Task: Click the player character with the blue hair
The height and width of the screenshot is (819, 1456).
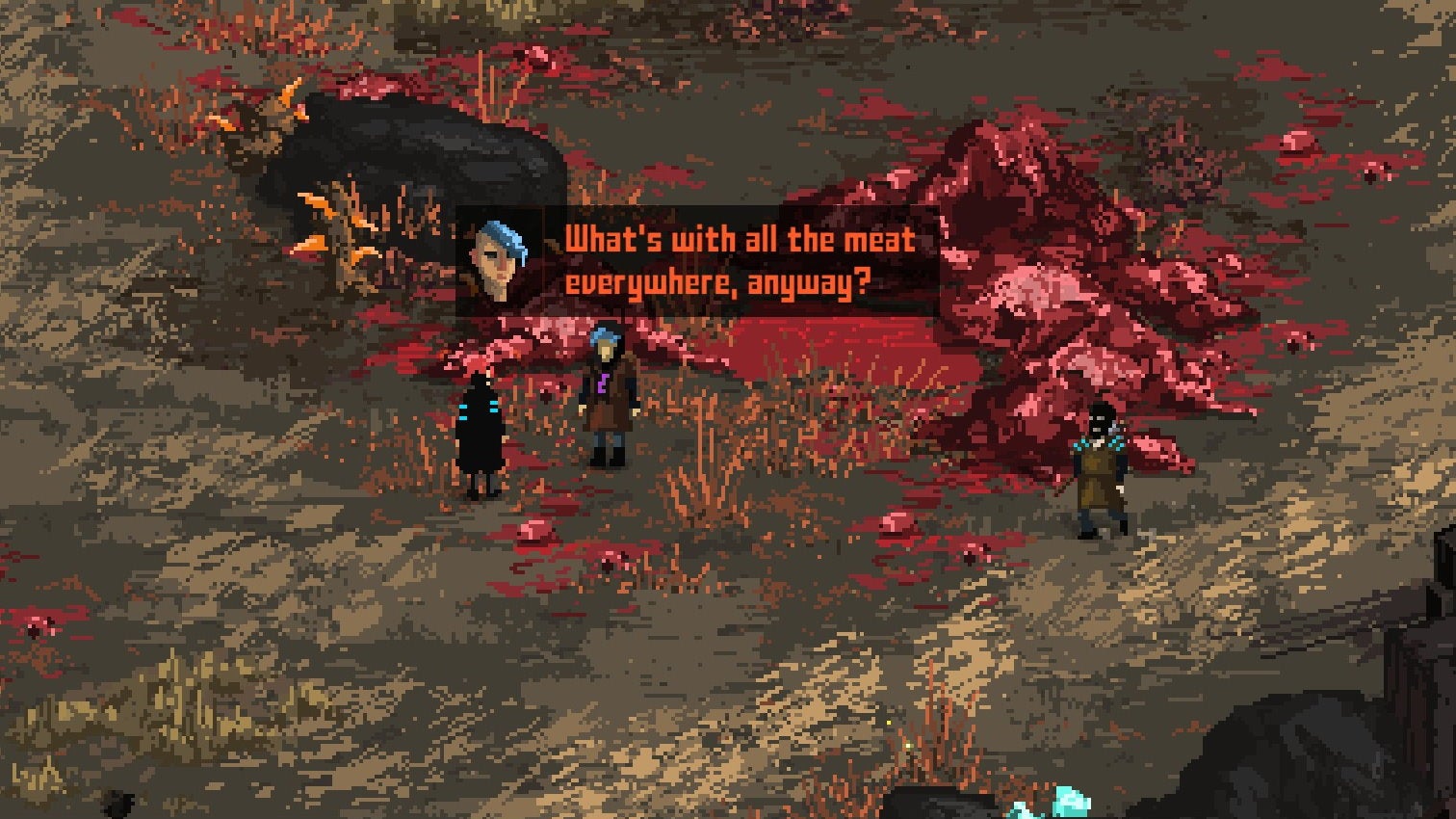Action: 605,395
